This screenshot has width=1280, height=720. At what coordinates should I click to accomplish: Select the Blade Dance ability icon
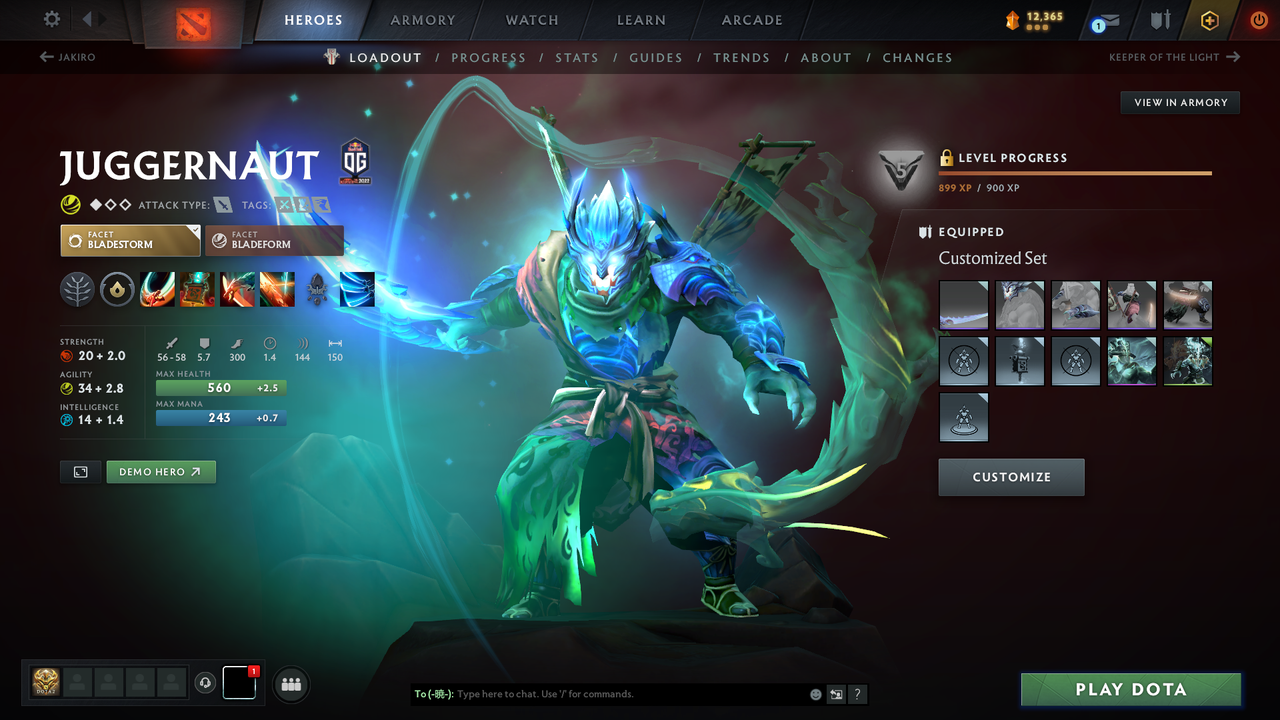237,290
